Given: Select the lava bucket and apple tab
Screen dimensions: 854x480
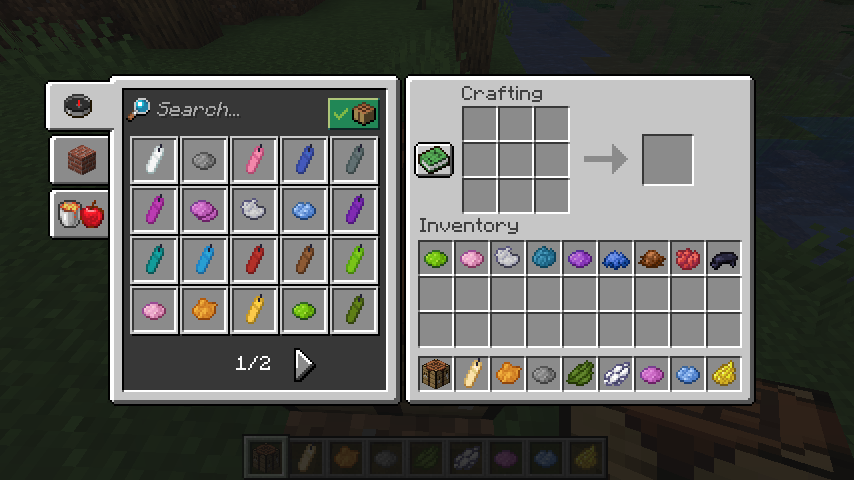Looking at the screenshot, I should click(x=80, y=213).
